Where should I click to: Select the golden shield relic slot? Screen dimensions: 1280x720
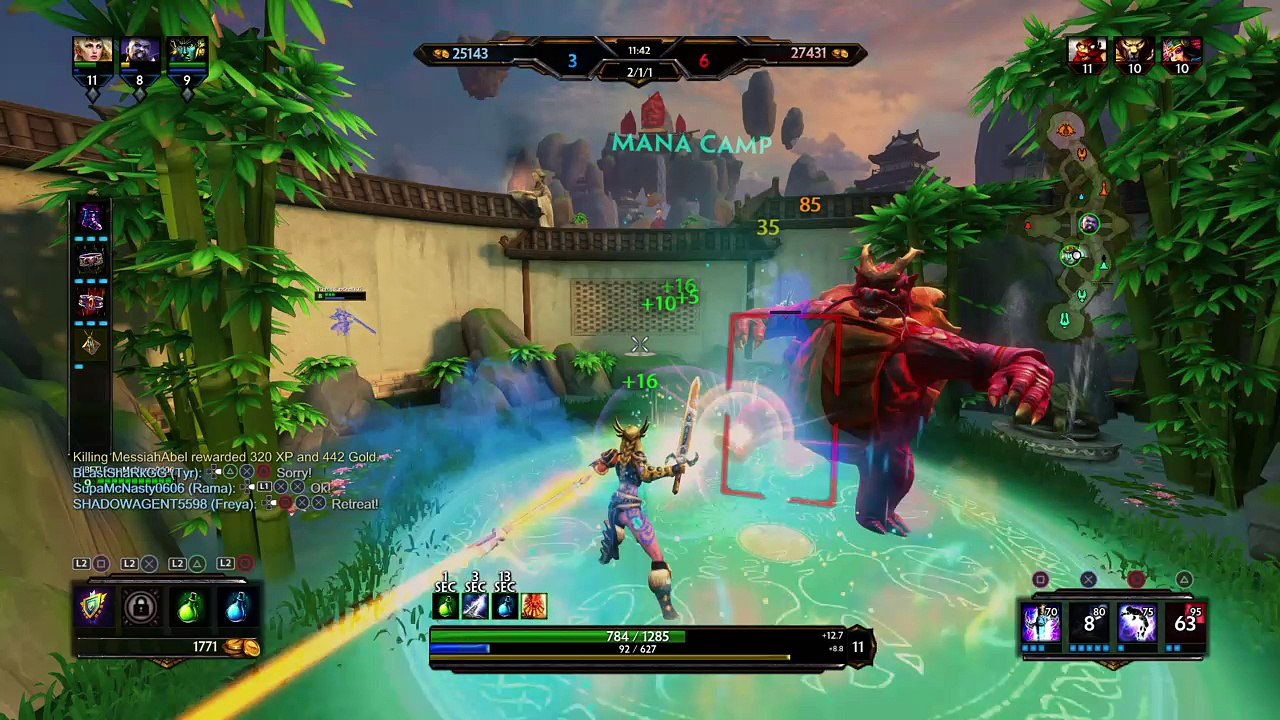tap(93, 607)
